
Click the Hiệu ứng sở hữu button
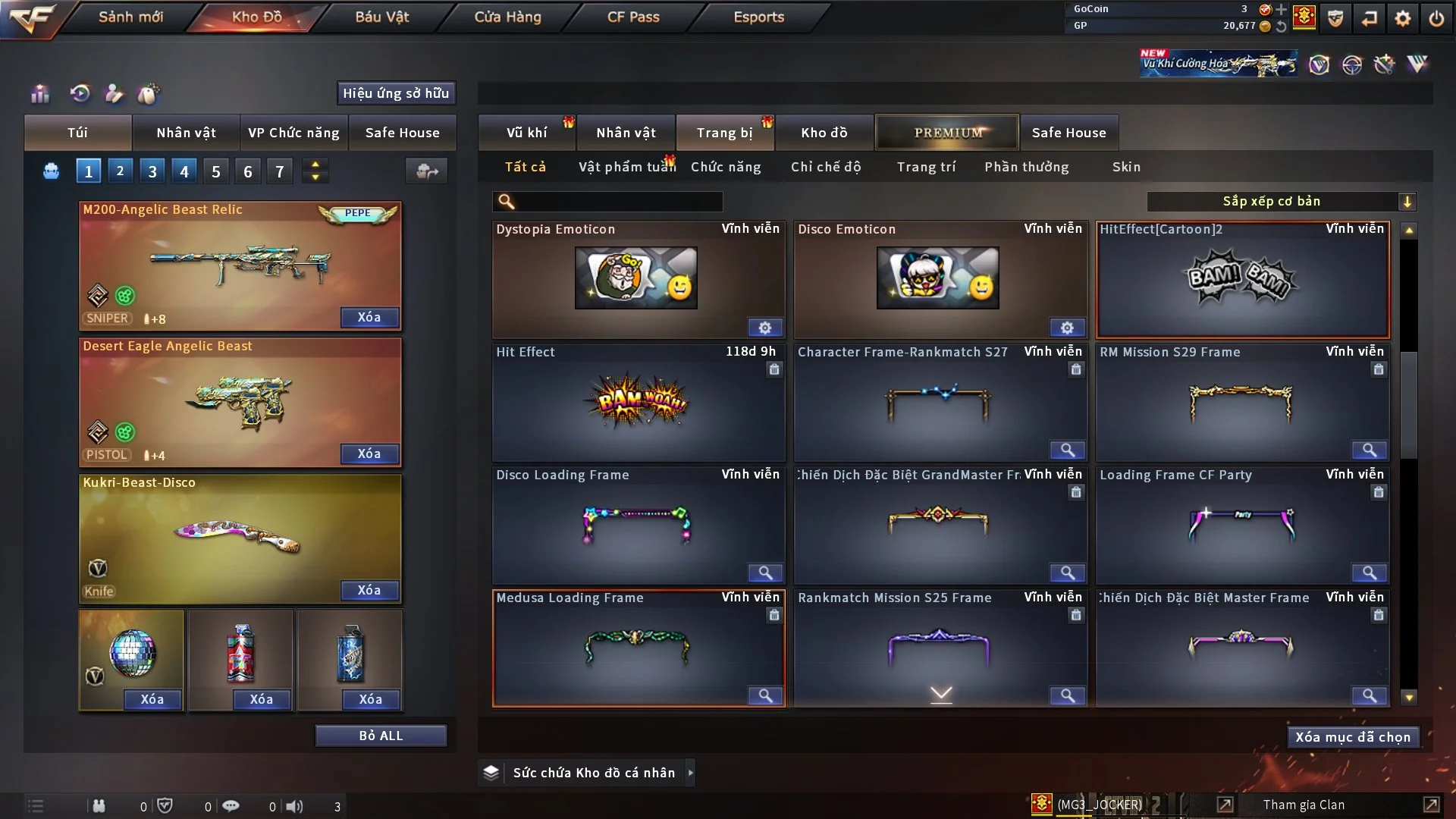click(x=396, y=93)
